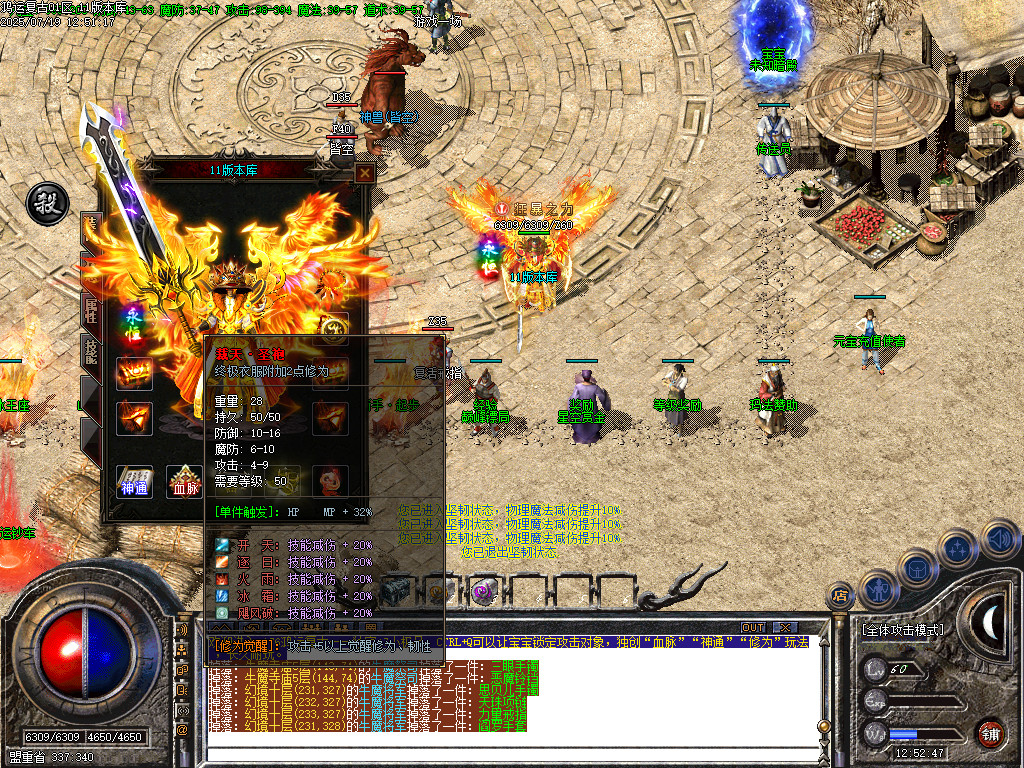Open the red 铺 stall button
The width and height of the screenshot is (1024, 768).
[x=991, y=734]
